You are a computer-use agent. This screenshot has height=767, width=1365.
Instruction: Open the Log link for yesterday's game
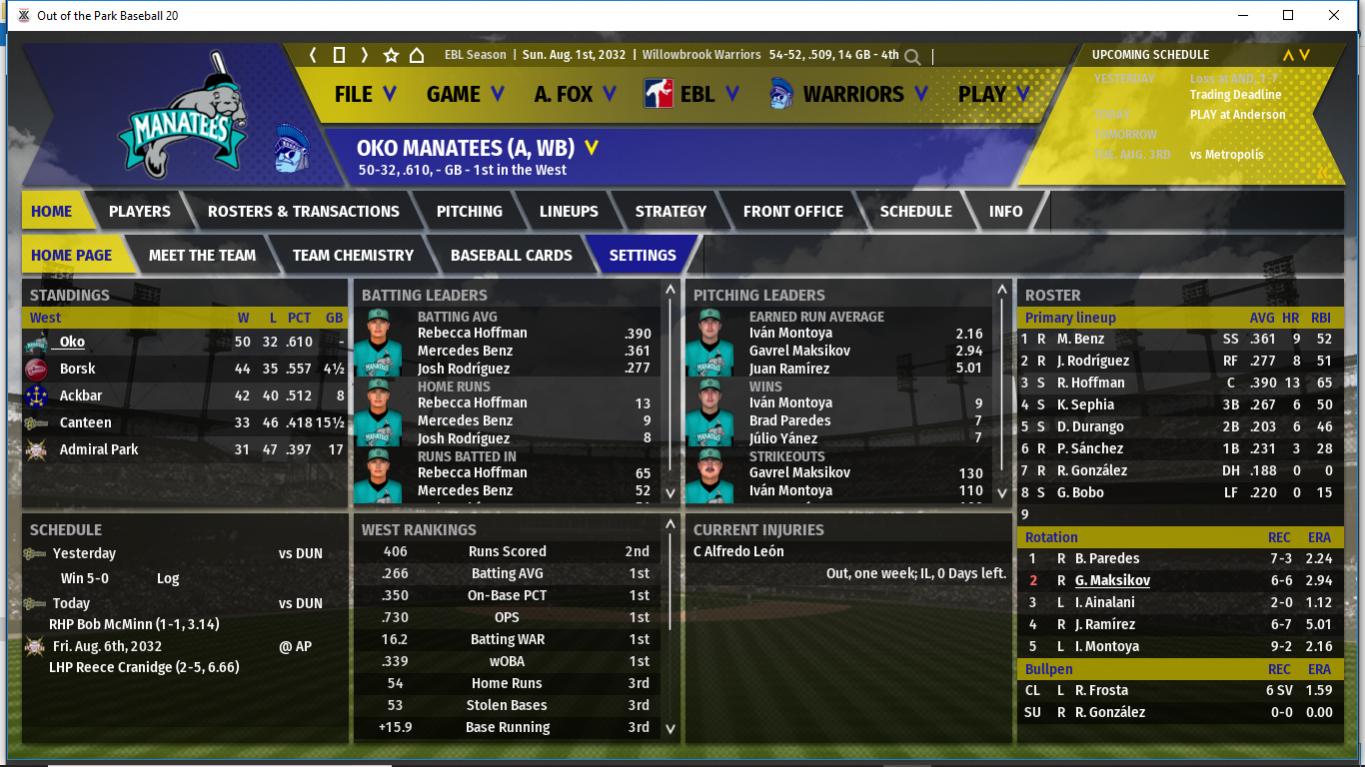167,578
